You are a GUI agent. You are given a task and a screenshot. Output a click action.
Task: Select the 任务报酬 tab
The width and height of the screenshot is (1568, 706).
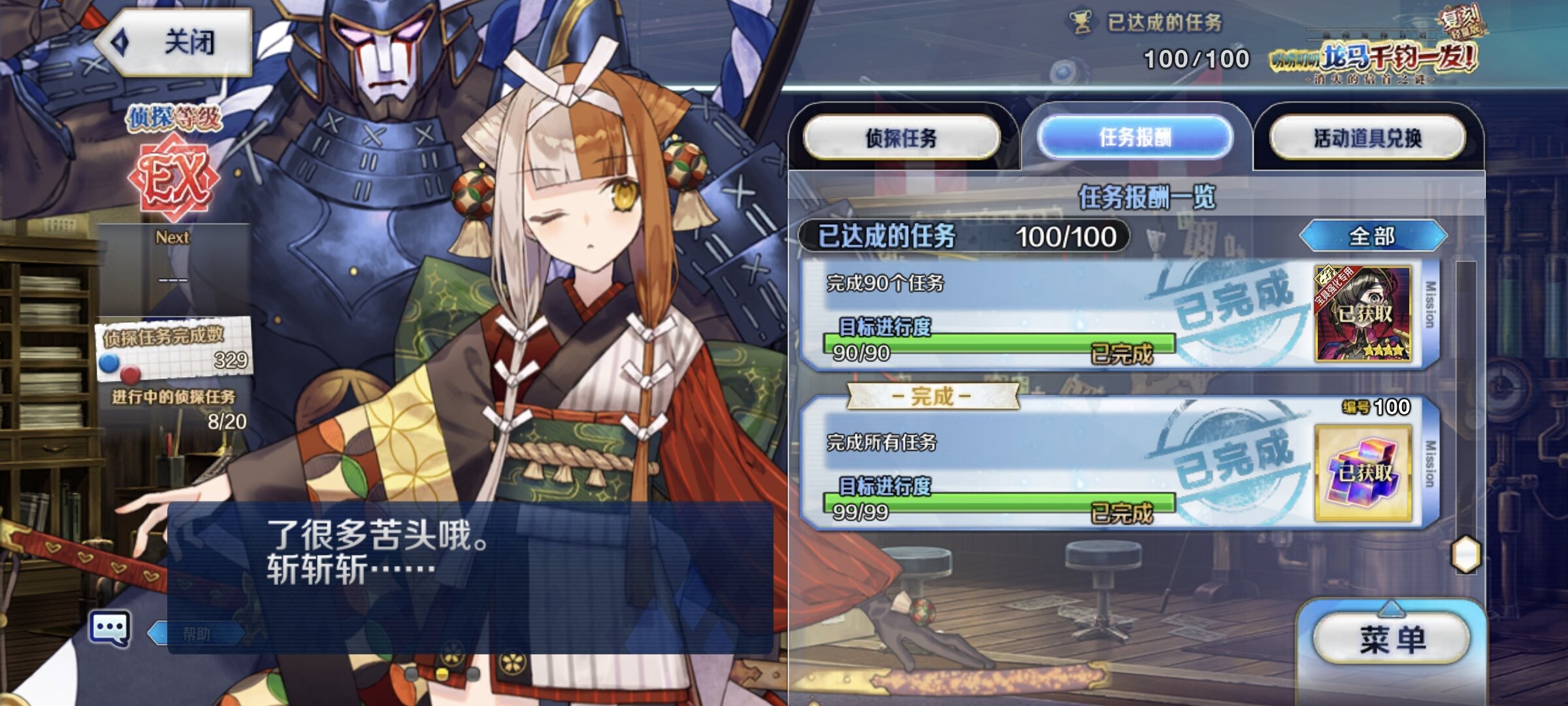pyautogui.click(x=1135, y=137)
